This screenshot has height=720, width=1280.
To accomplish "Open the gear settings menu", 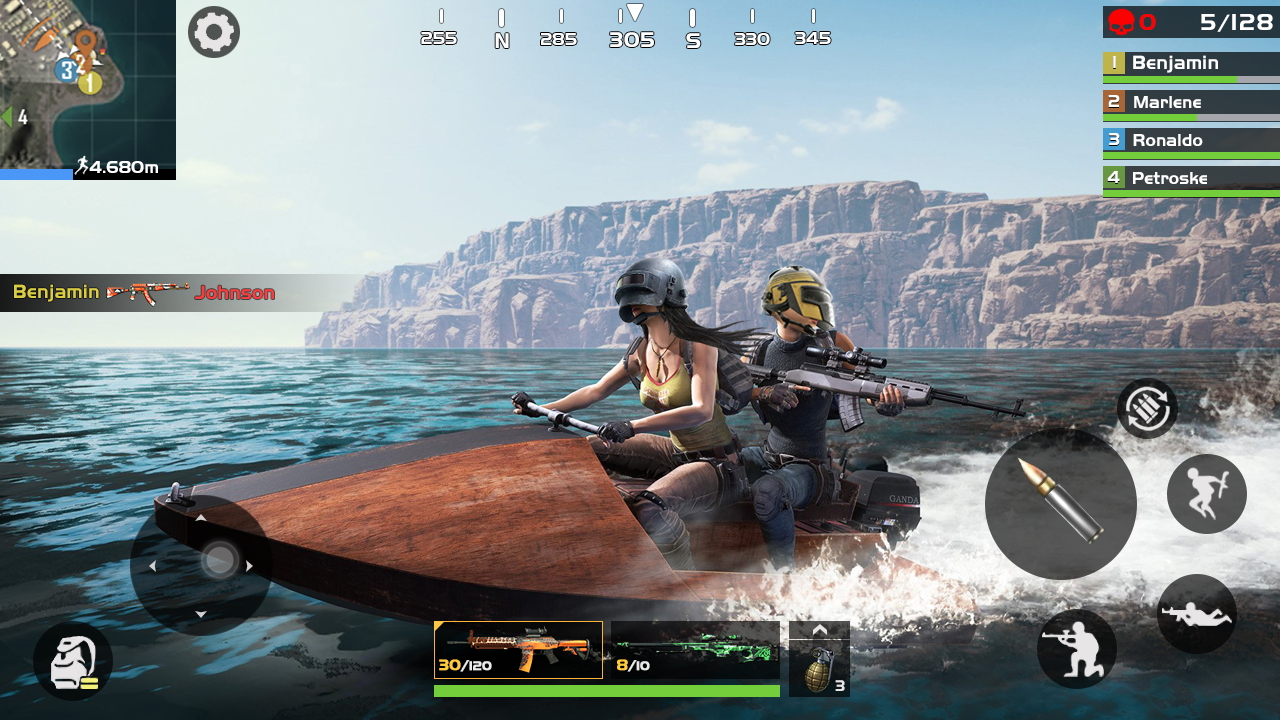I will point(213,32).
